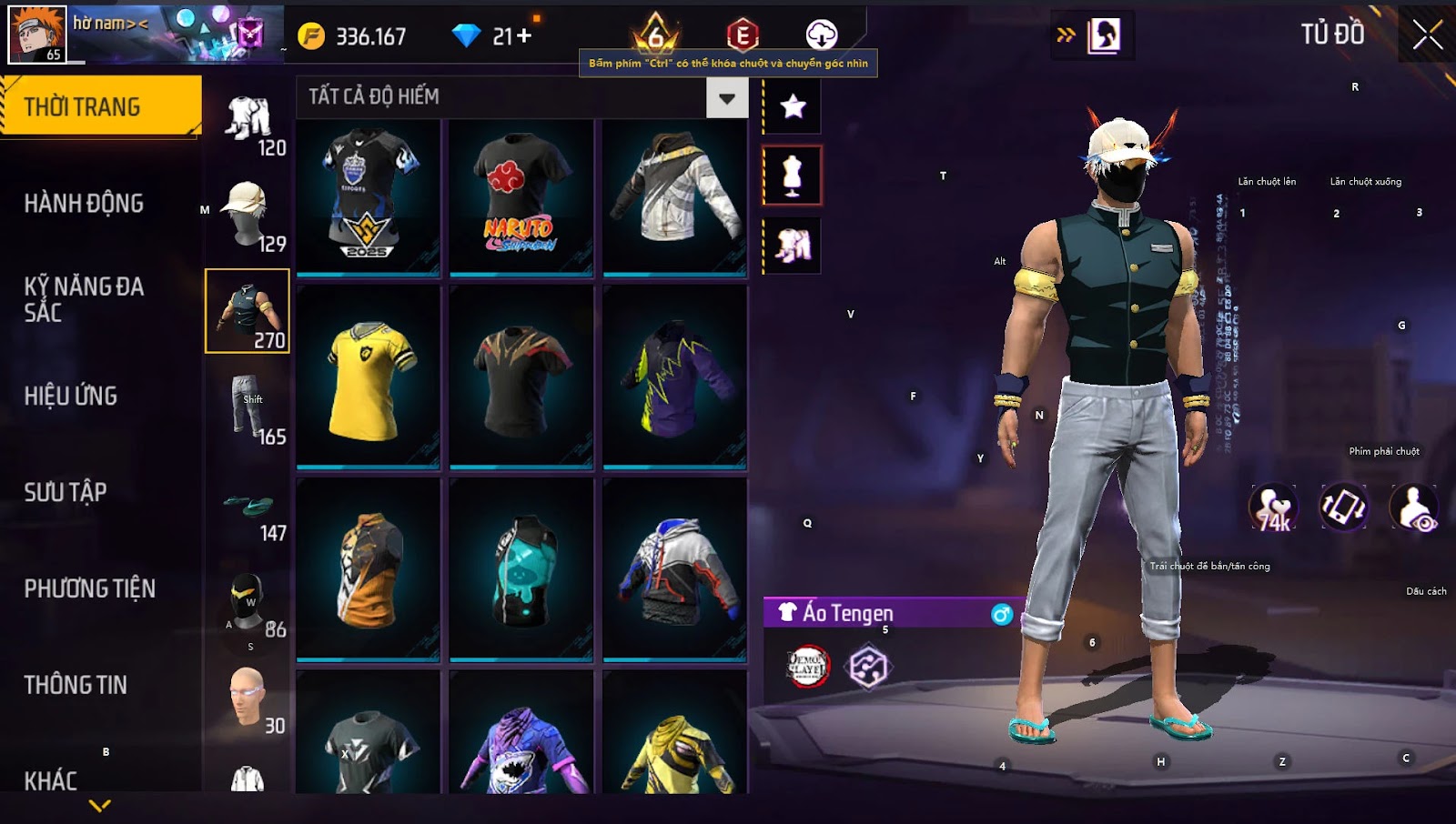Switch to Kỹ Năng Đa Sắc section

(84, 299)
